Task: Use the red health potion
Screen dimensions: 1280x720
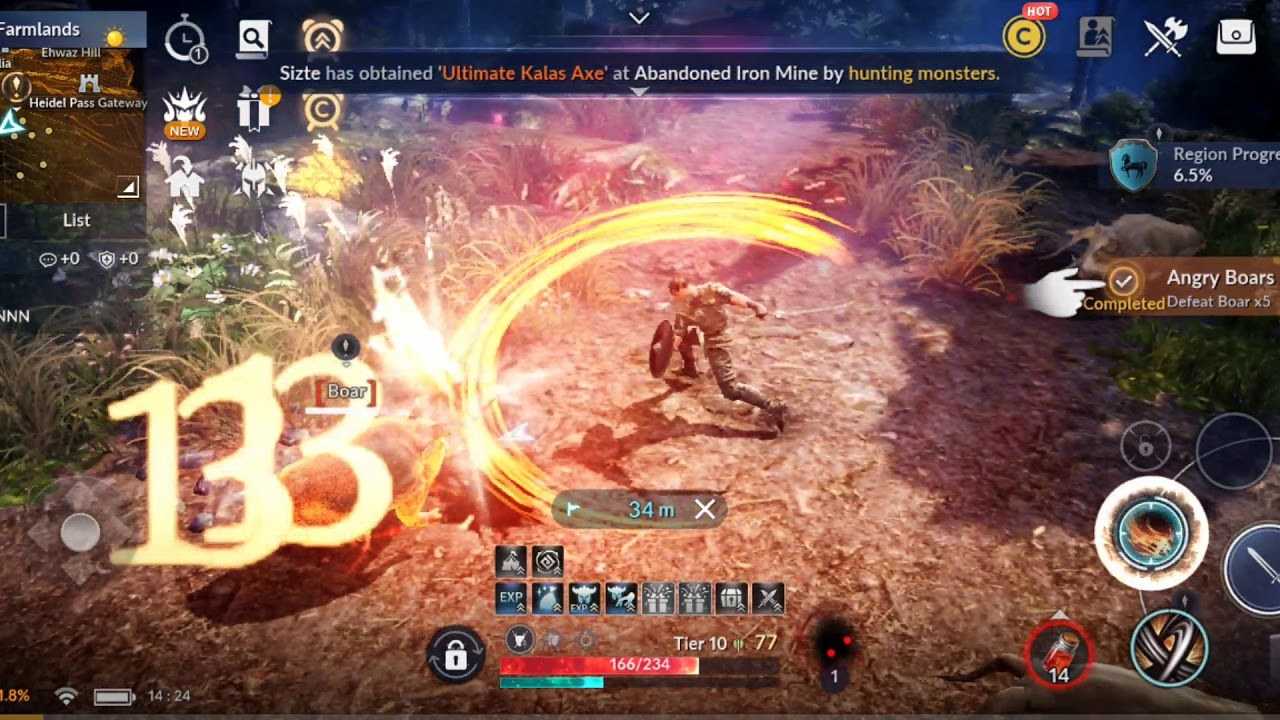Action: (1059, 656)
